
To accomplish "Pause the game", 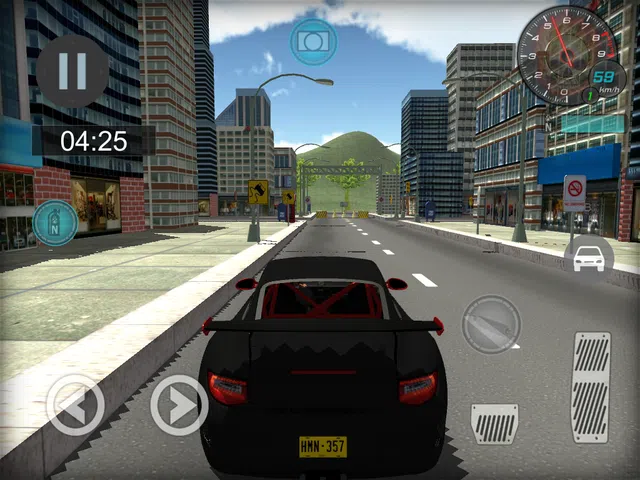I will [72, 72].
